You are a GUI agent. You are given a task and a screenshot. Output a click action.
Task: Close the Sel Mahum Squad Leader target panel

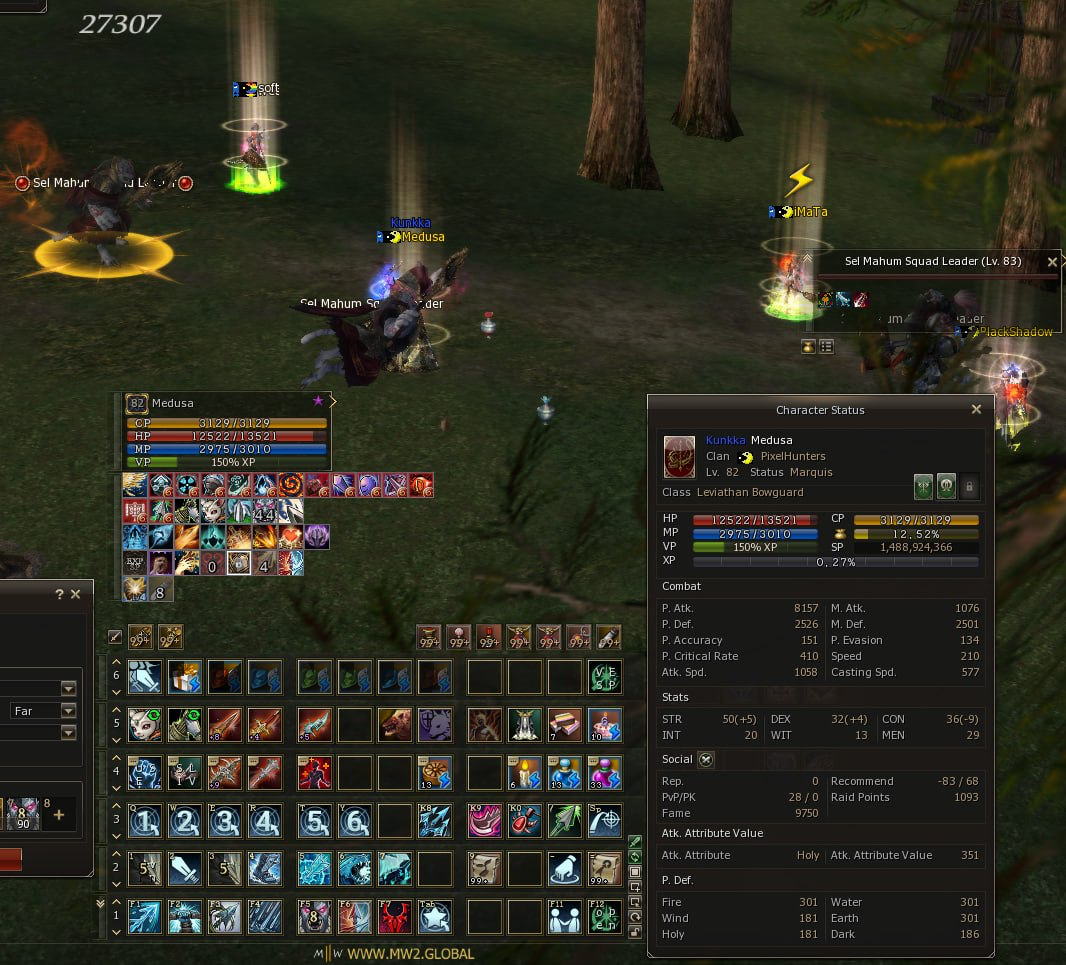pyautogui.click(x=1052, y=262)
